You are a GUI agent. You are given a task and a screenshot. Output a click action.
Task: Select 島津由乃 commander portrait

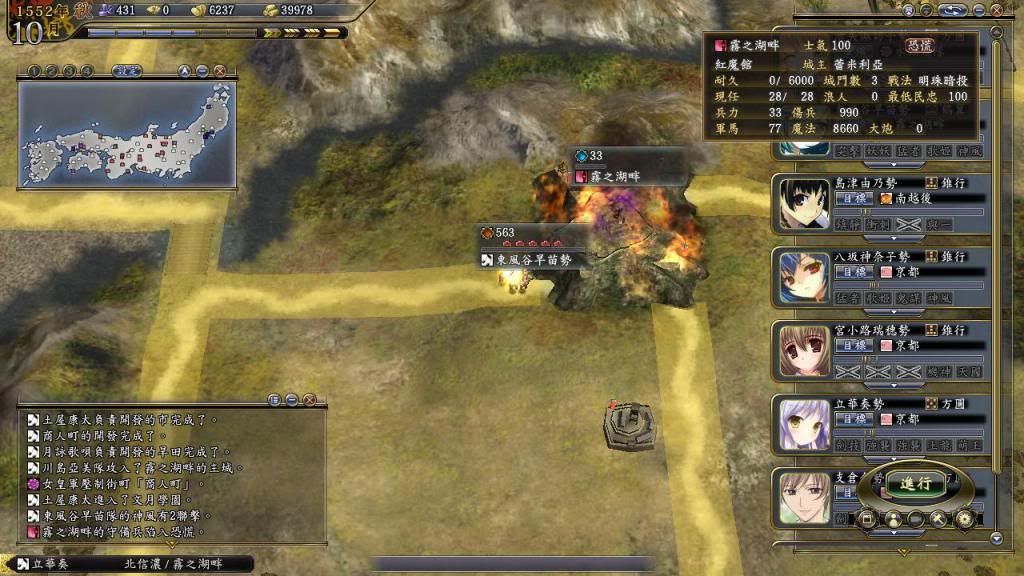pos(805,205)
